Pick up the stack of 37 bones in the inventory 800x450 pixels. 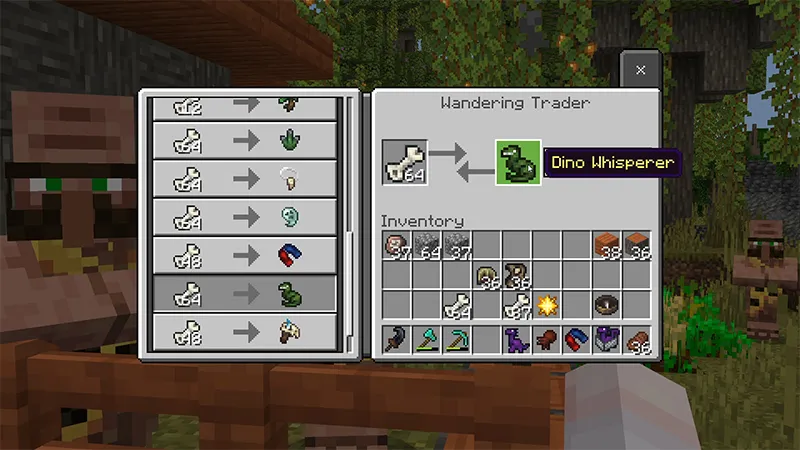517,305
